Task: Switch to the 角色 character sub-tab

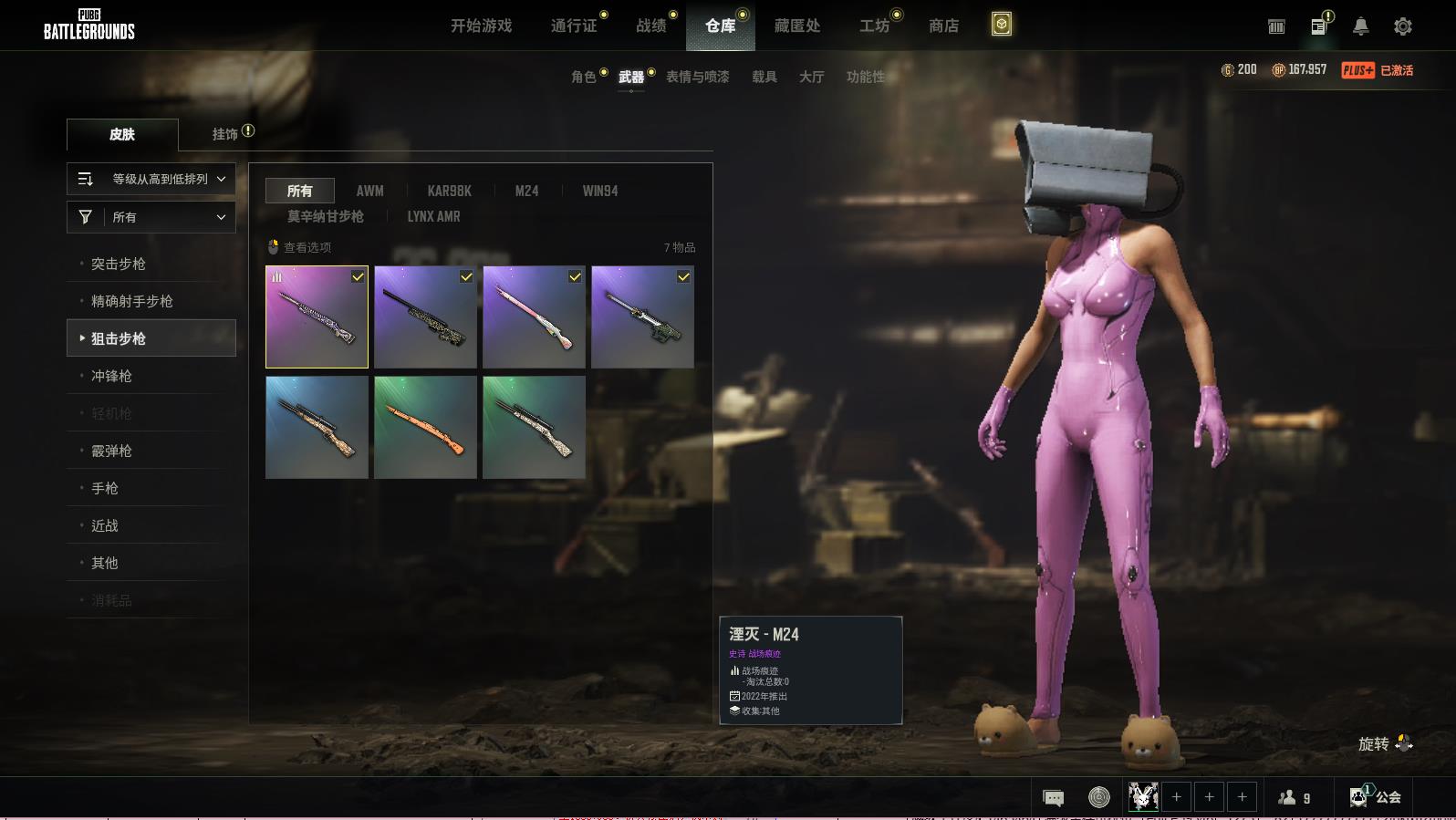Action: [584, 77]
